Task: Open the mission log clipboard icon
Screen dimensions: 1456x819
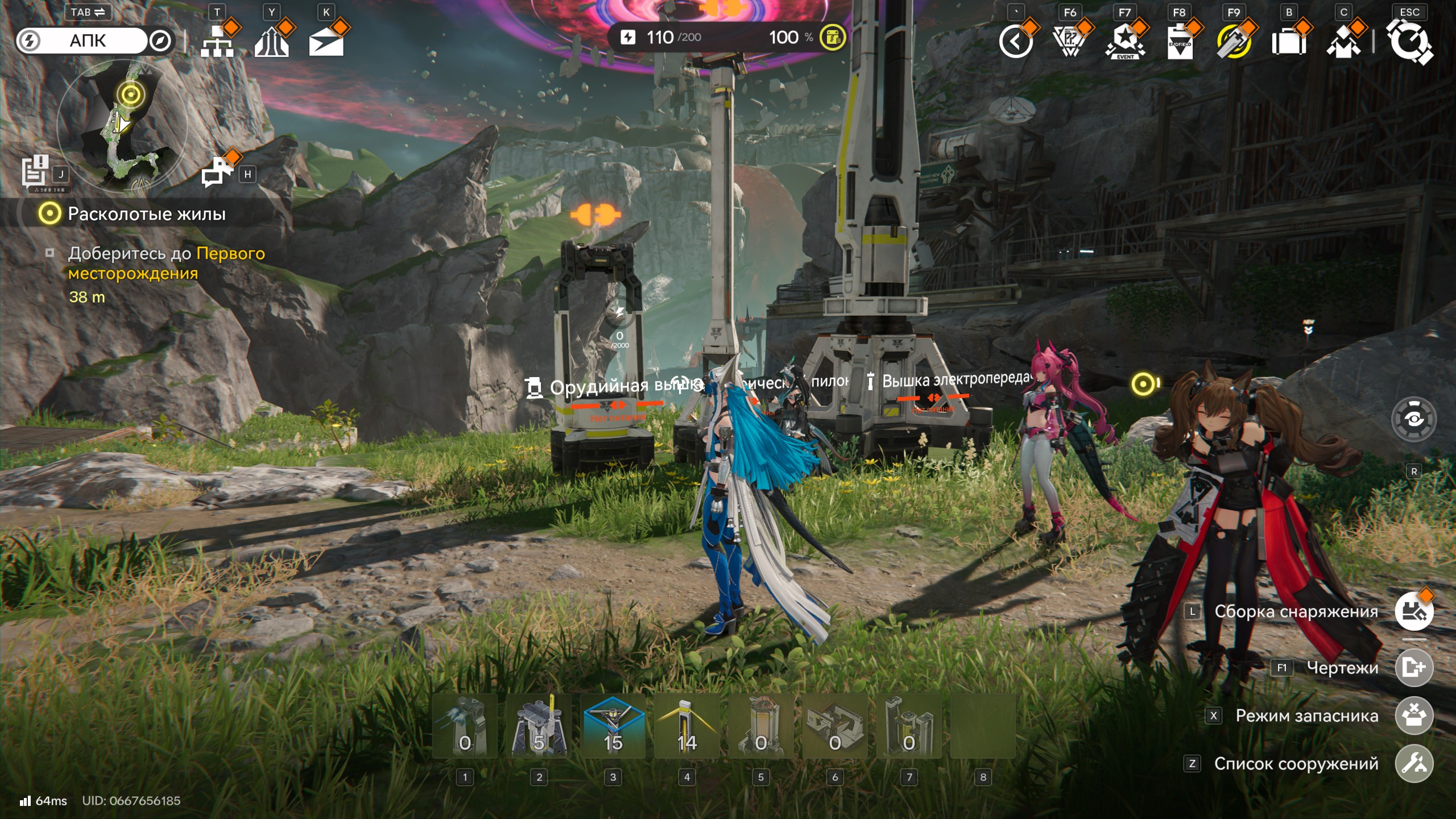Action: pos(35,171)
